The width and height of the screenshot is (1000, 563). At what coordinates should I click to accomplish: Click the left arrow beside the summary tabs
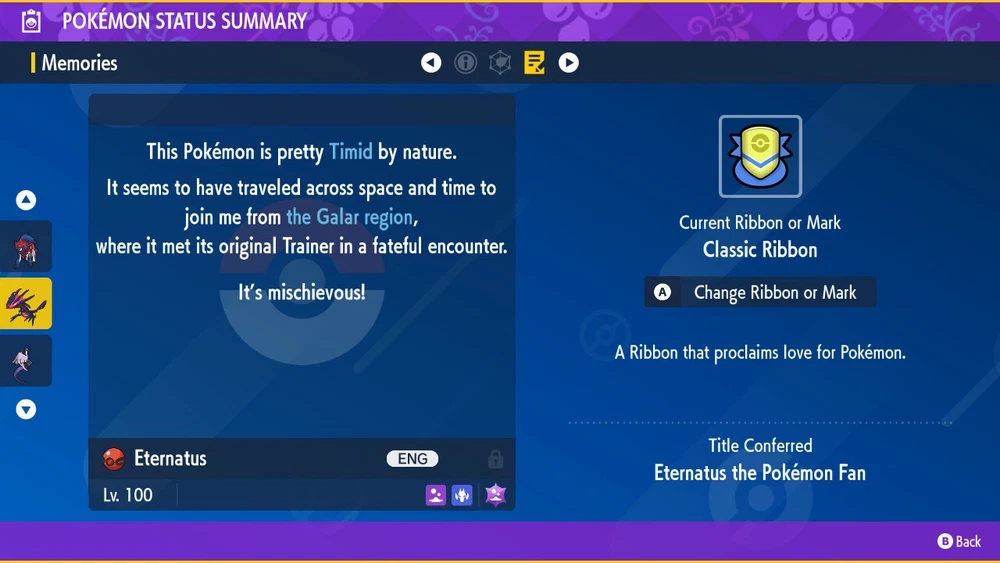click(431, 63)
